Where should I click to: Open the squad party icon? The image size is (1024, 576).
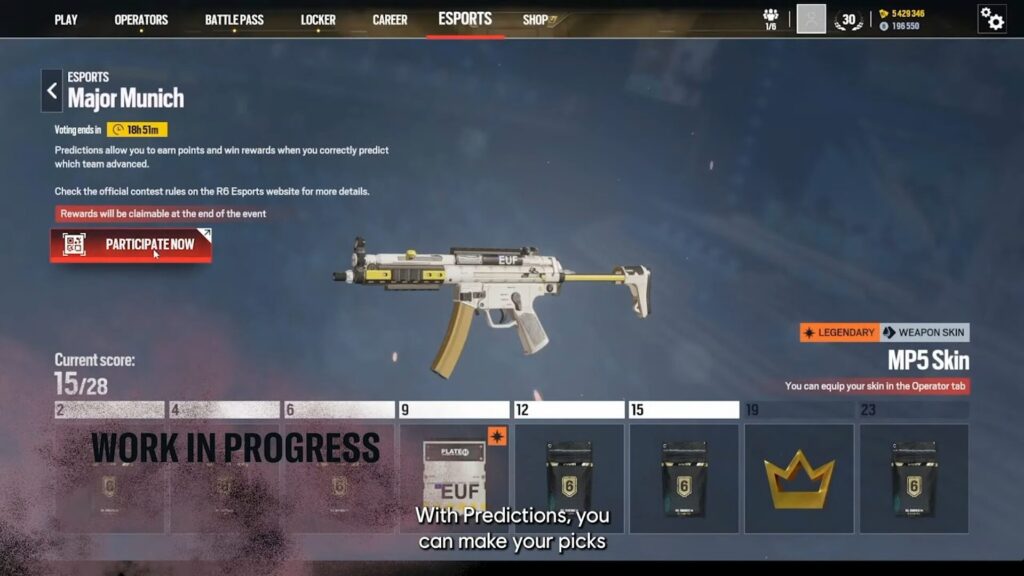(x=770, y=19)
